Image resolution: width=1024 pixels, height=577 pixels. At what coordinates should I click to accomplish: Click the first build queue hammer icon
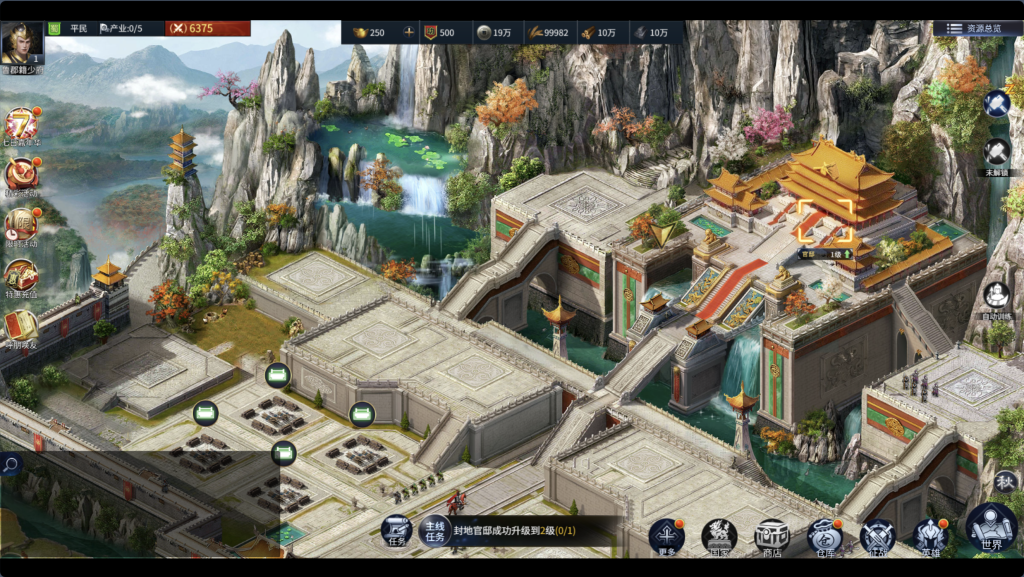coord(997,104)
